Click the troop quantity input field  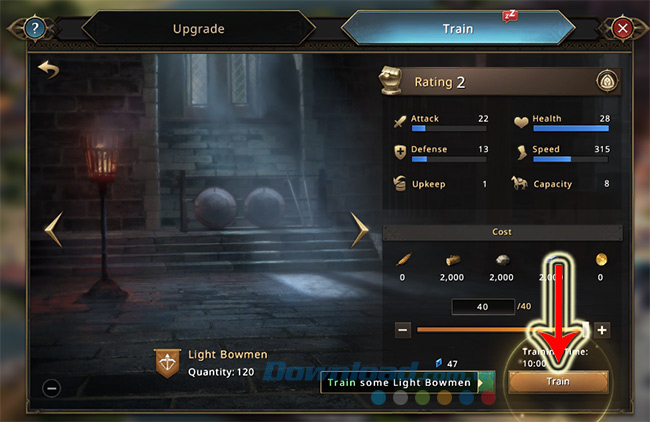coord(482,306)
